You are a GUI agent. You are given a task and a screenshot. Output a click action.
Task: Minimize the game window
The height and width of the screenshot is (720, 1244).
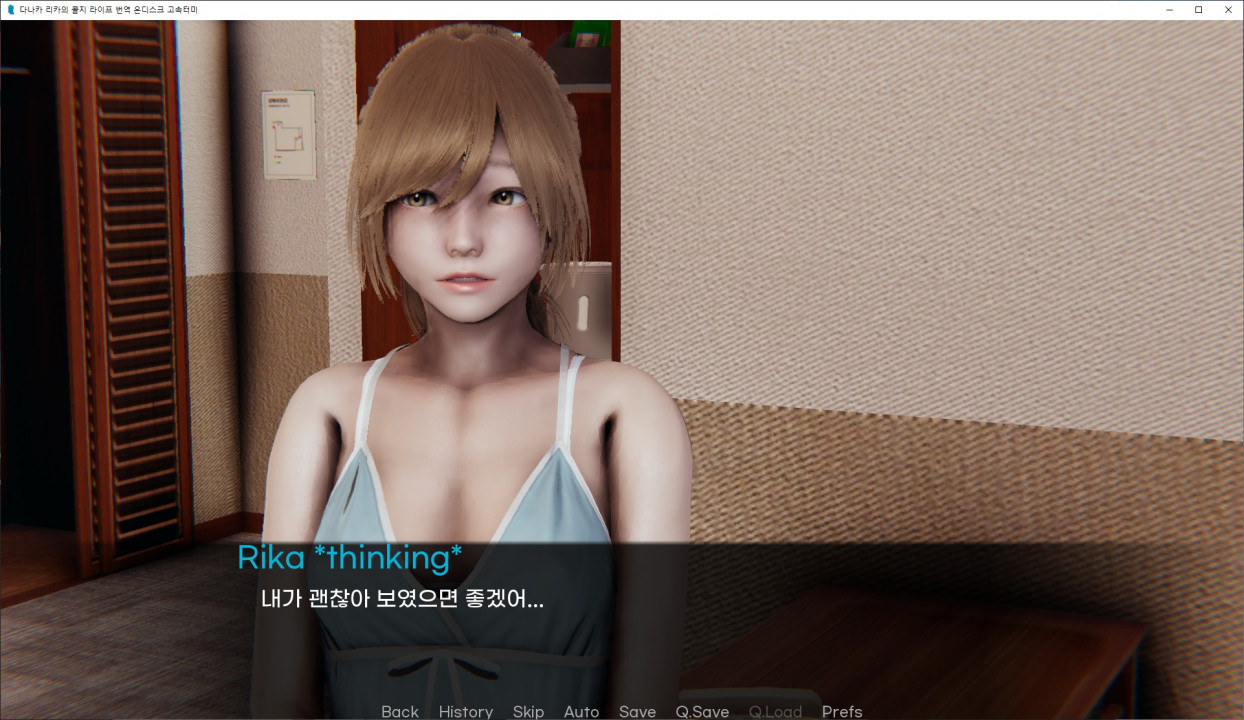(x=1169, y=9)
